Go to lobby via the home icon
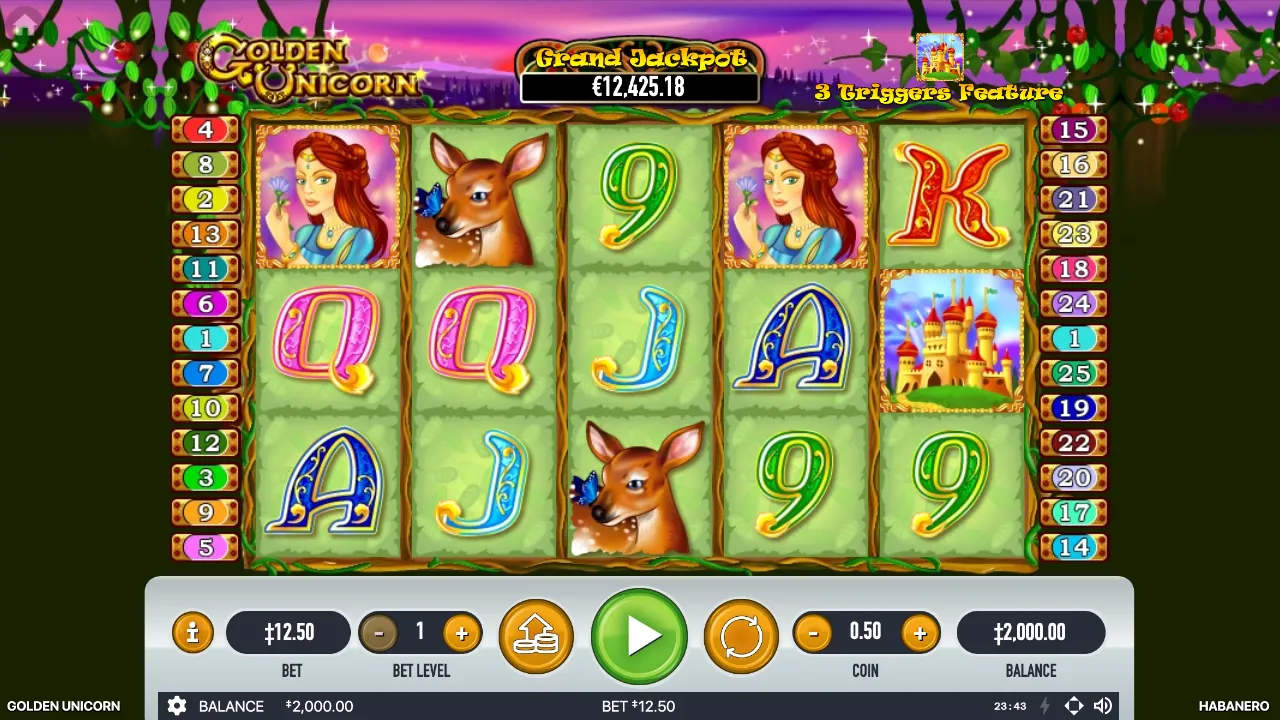Screen dimensions: 1280x720 [24, 20]
